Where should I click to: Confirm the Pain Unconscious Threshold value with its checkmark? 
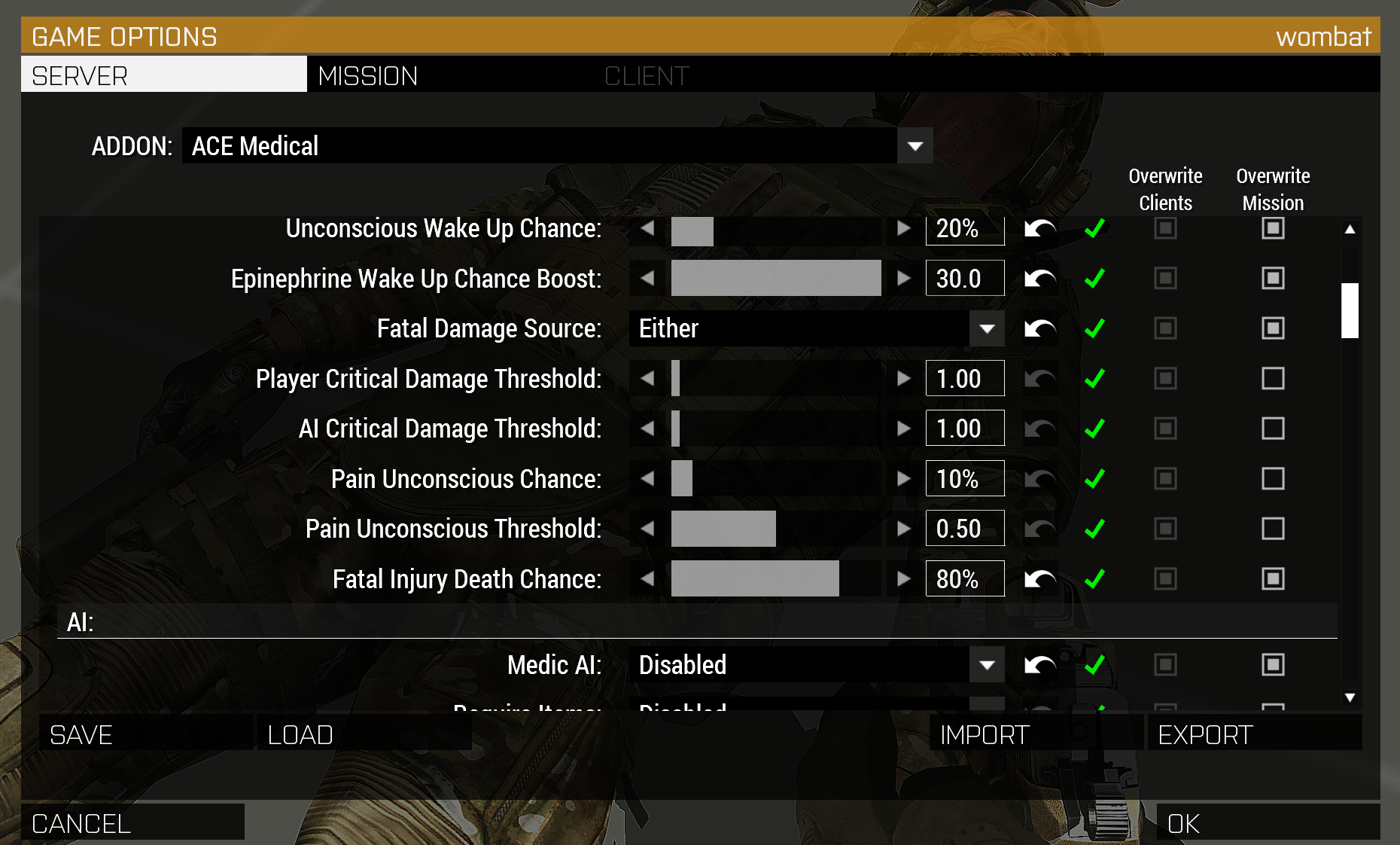1095,529
